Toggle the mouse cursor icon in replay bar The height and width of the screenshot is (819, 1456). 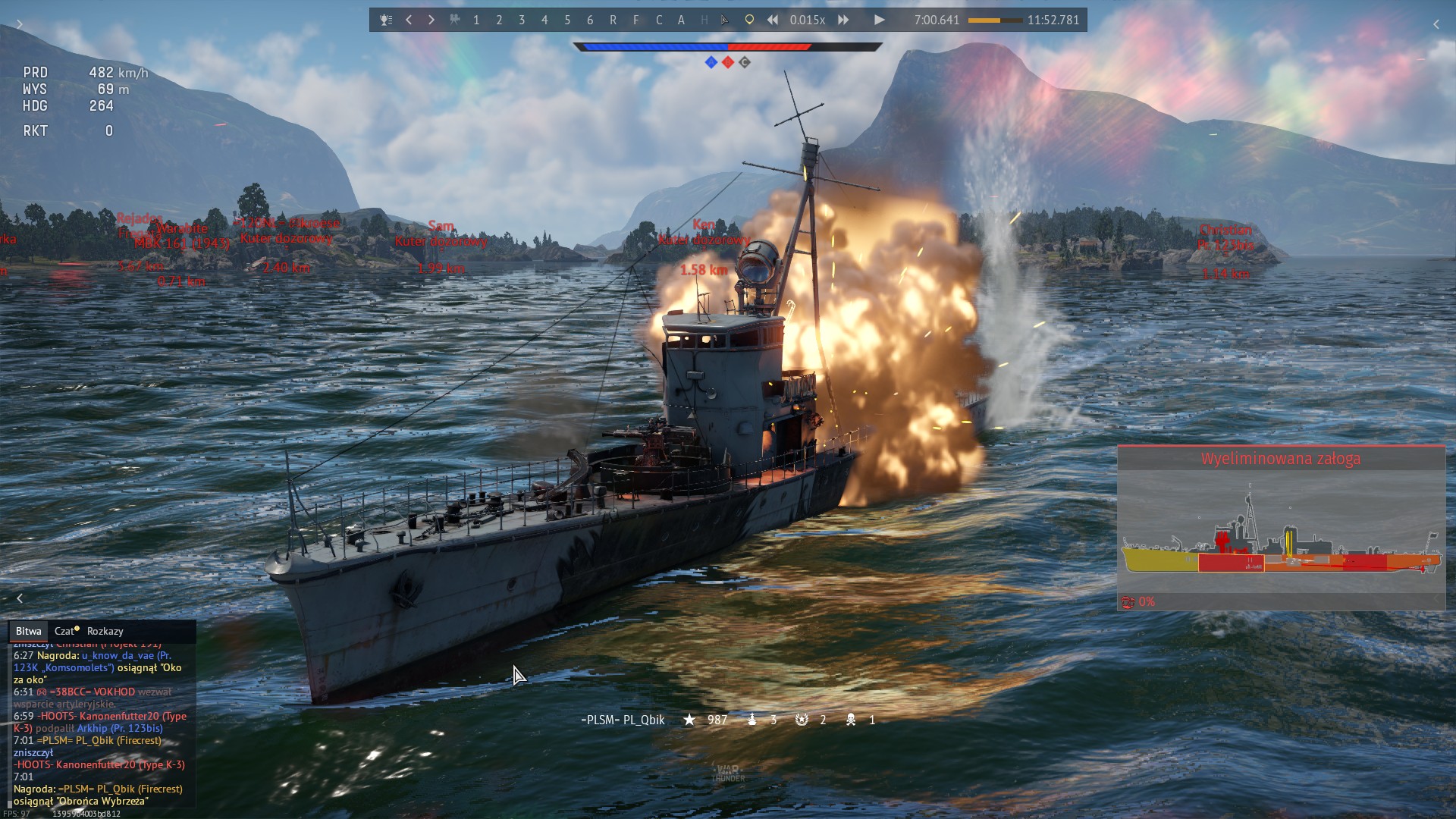pyautogui.click(x=726, y=20)
